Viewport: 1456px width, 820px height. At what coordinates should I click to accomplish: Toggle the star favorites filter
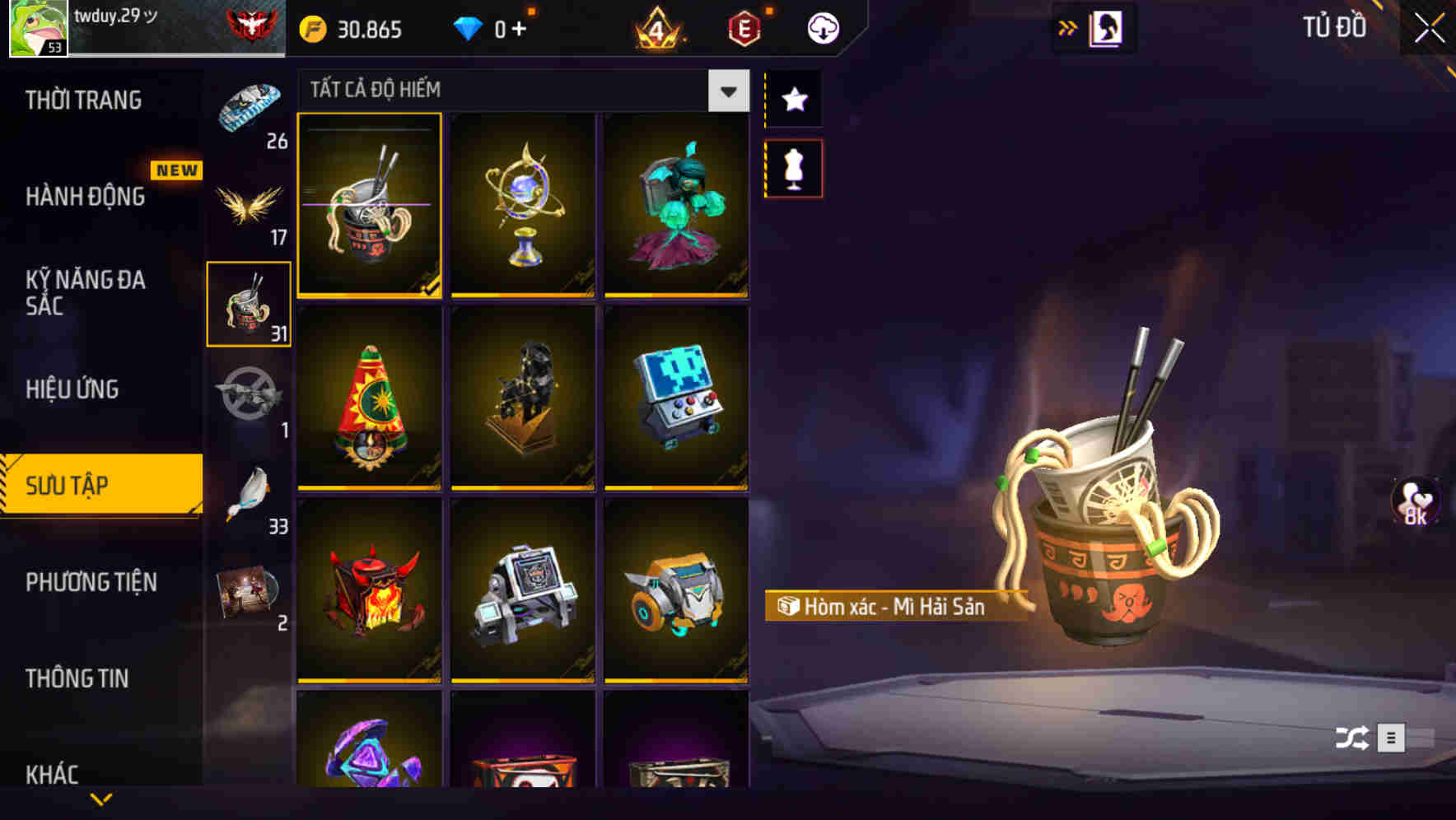pos(793,100)
